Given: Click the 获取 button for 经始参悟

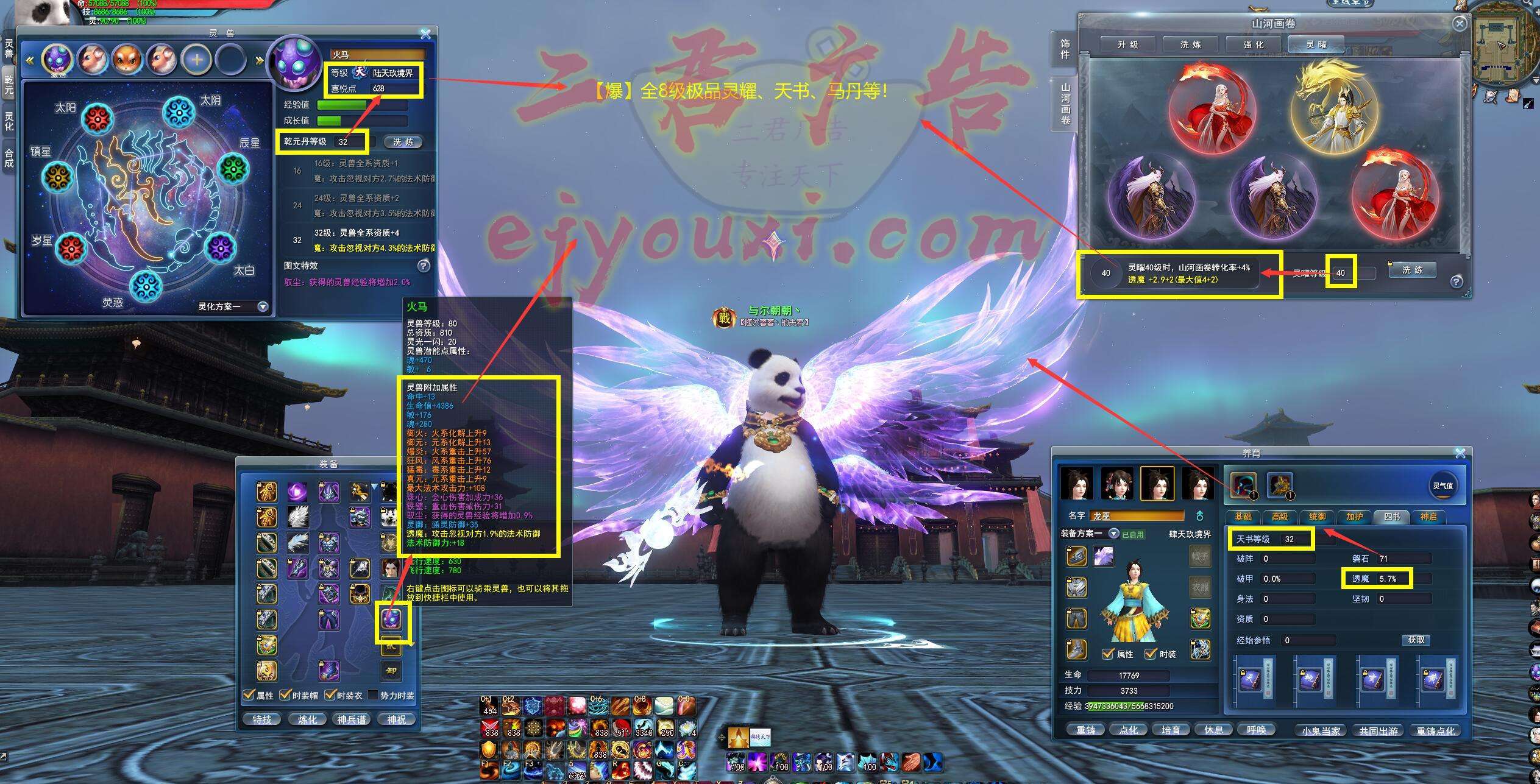Looking at the screenshot, I should [1416, 640].
